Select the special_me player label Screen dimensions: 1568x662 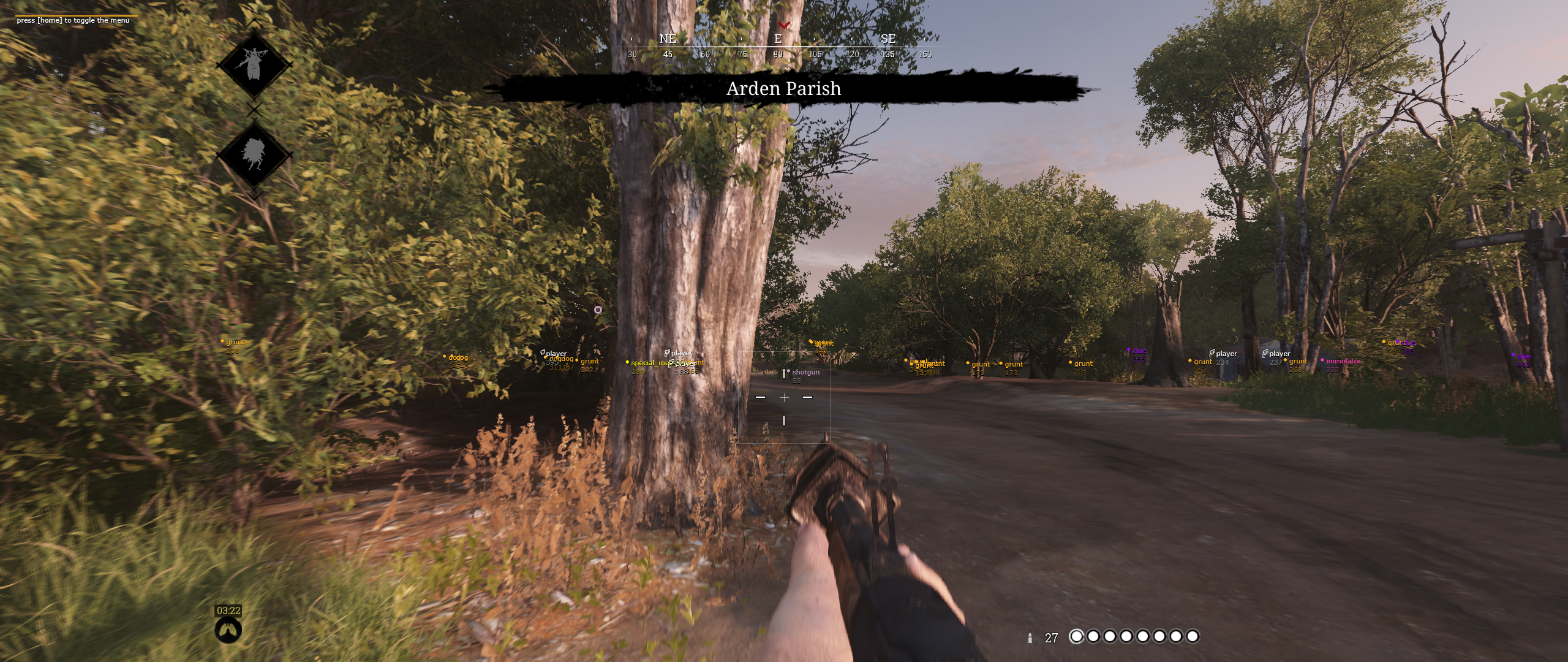[650, 363]
